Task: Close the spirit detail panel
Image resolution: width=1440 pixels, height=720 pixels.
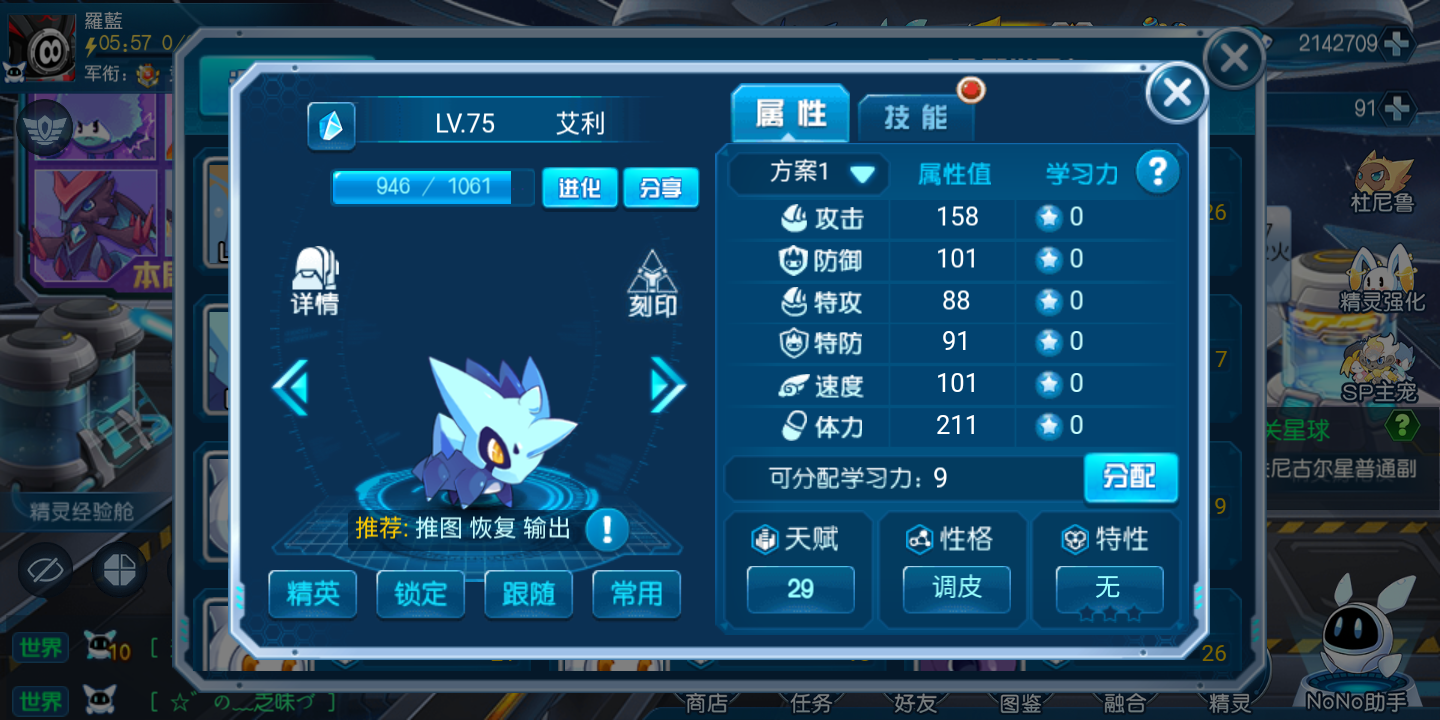Action: point(1177,94)
